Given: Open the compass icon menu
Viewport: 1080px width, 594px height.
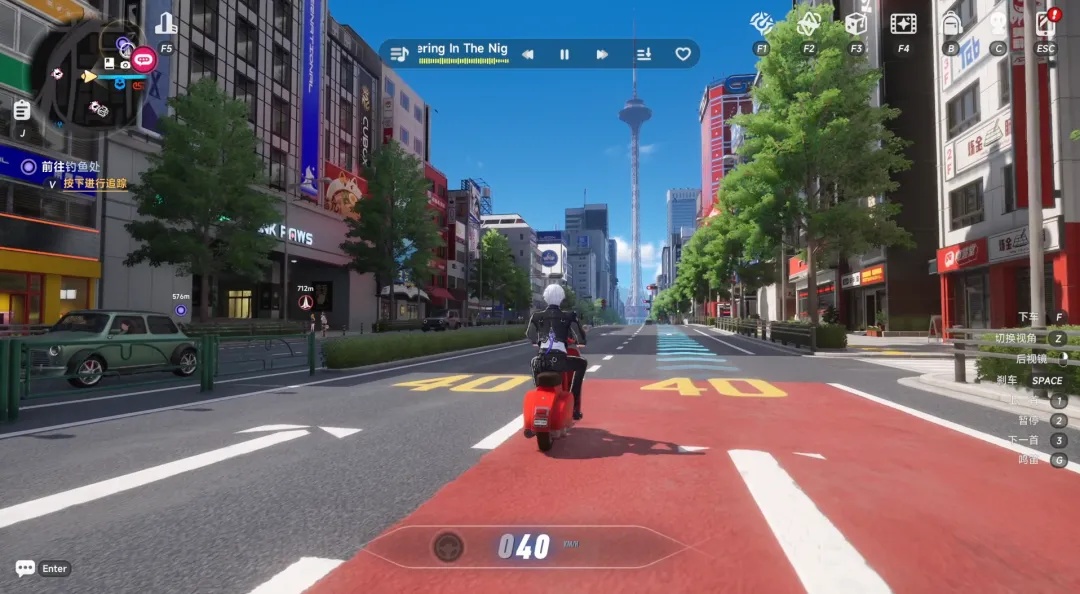Looking at the screenshot, I should pos(762,23).
